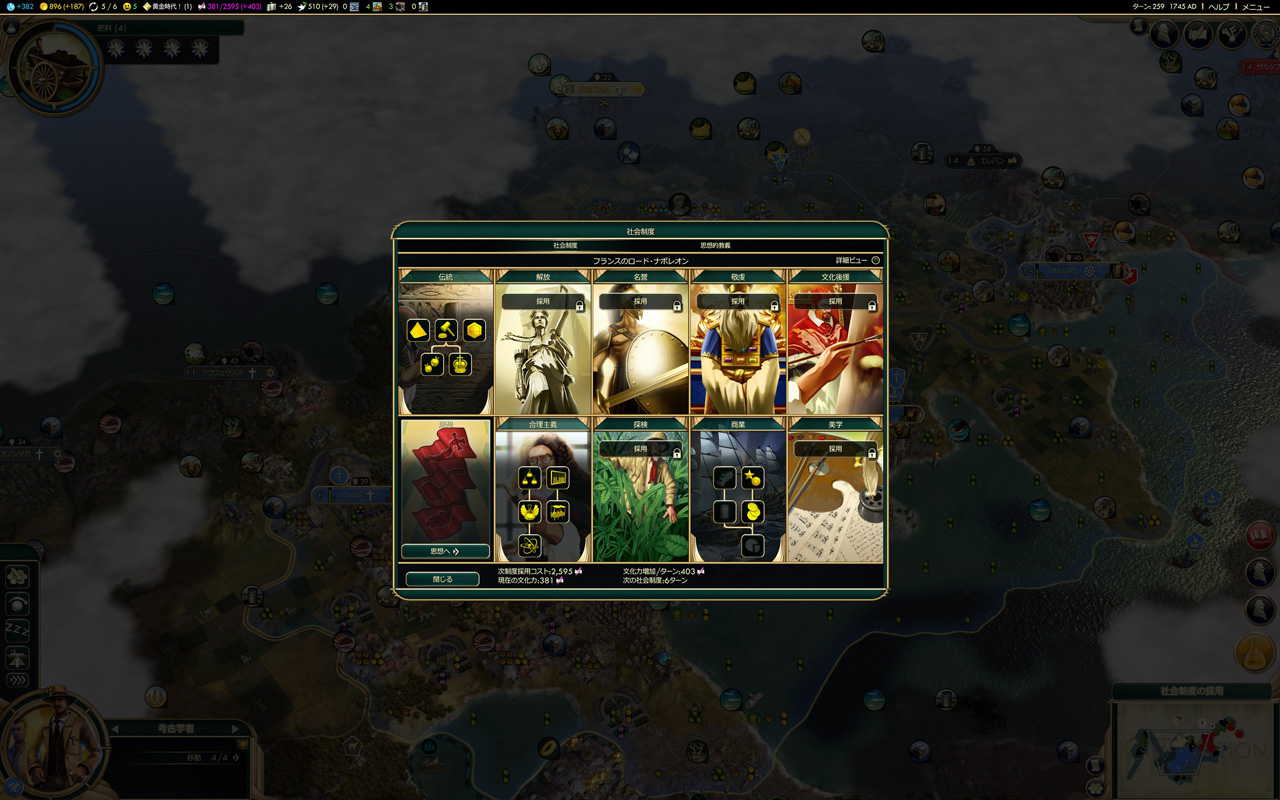Select the atom policy in 合理主義
Image resolution: width=1280 pixels, height=800 pixels.
click(529, 545)
